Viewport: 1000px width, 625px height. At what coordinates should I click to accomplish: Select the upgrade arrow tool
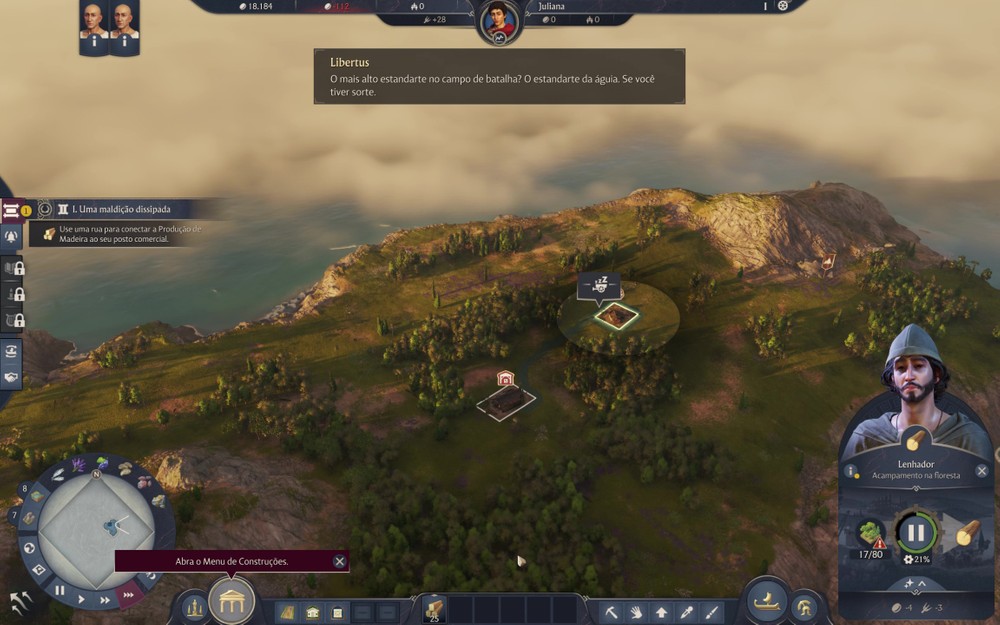pos(661,611)
